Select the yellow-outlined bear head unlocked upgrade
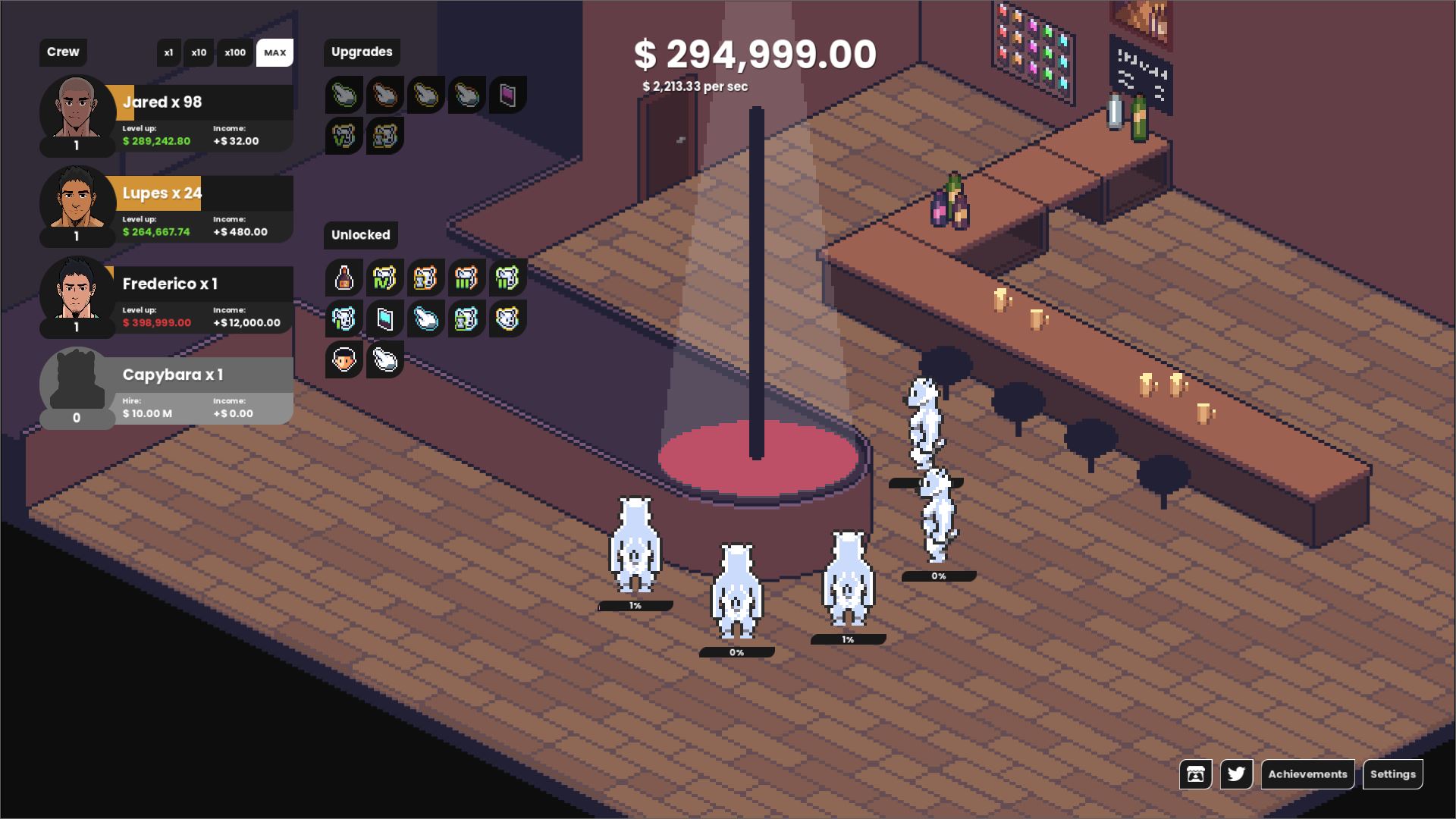The width and height of the screenshot is (1456, 819). (507, 319)
